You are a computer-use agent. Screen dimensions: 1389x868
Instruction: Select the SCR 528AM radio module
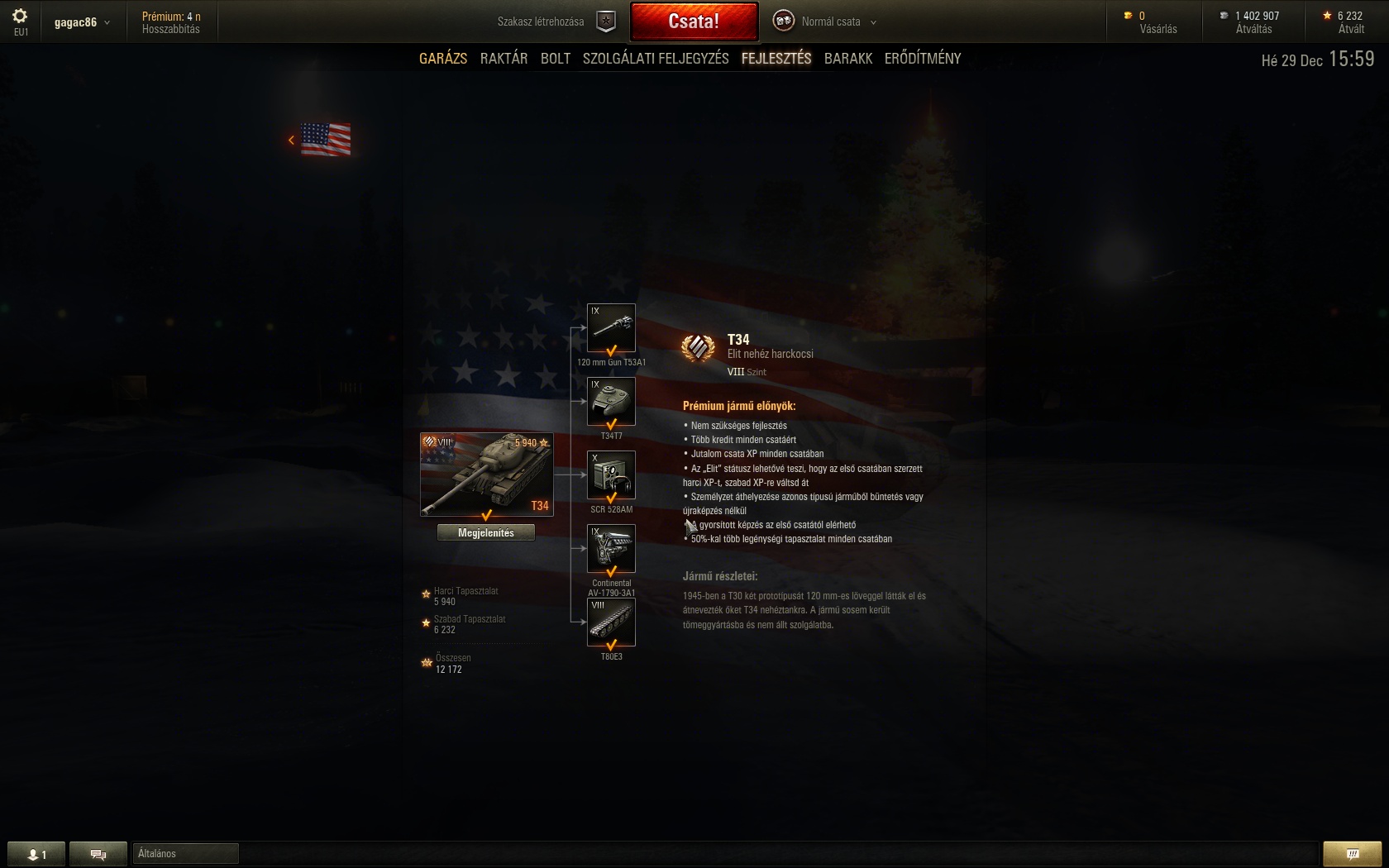[x=611, y=475]
